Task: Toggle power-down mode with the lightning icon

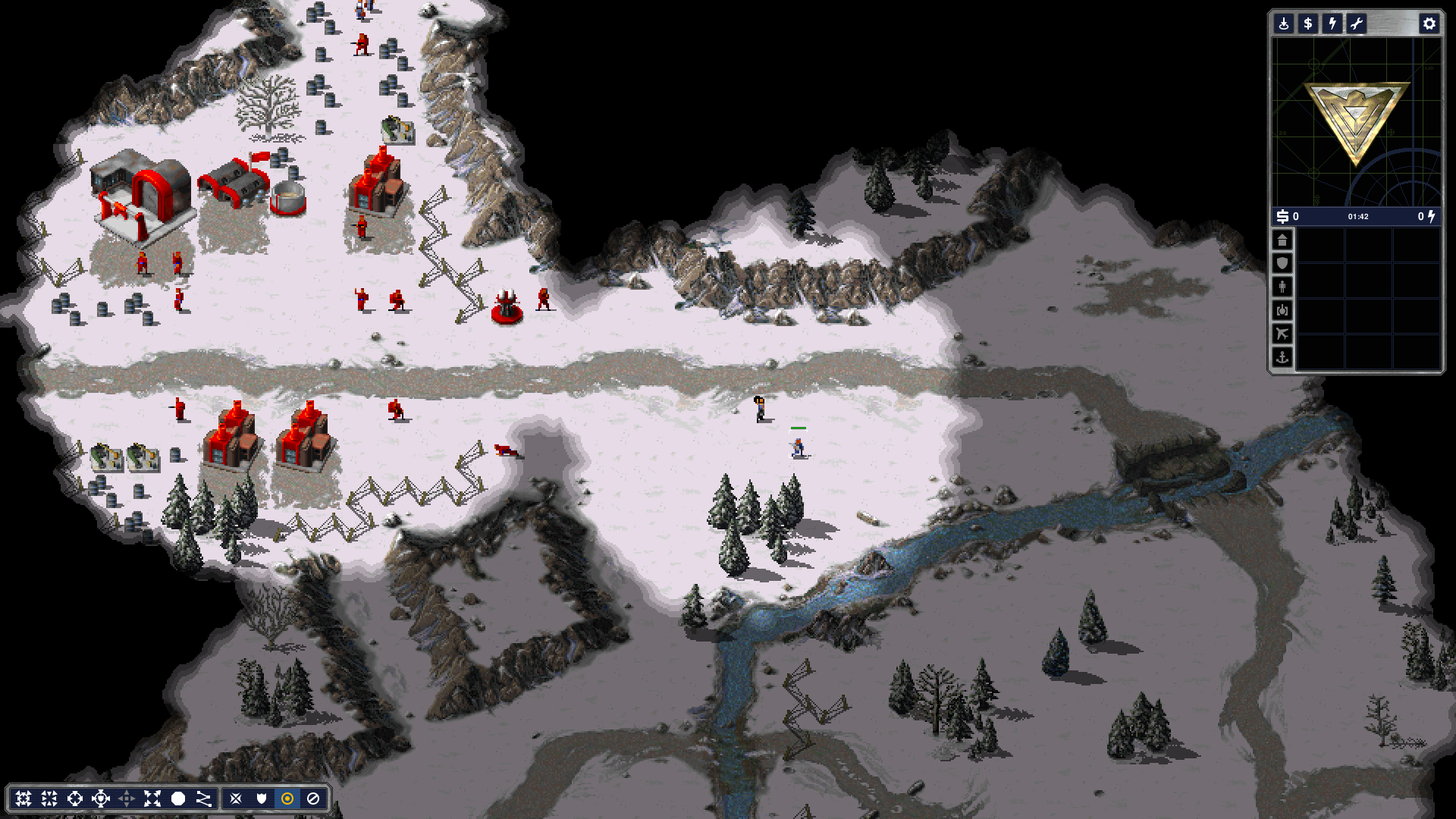Action: point(1332,24)
